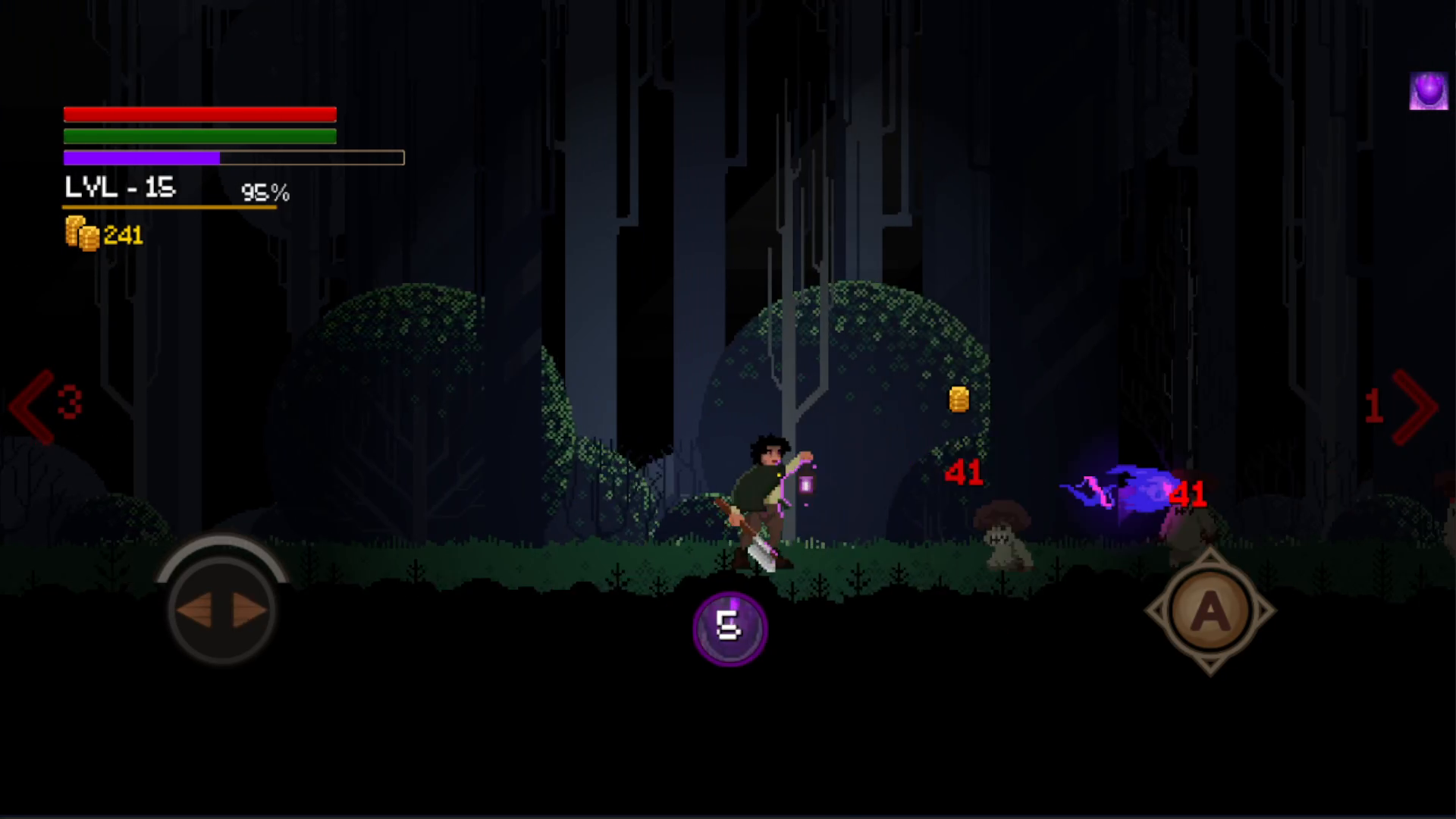Tap the 95% experience percentage text
Screen dimensions: 1456x819
pyautogui.click(x=265, y=192)
